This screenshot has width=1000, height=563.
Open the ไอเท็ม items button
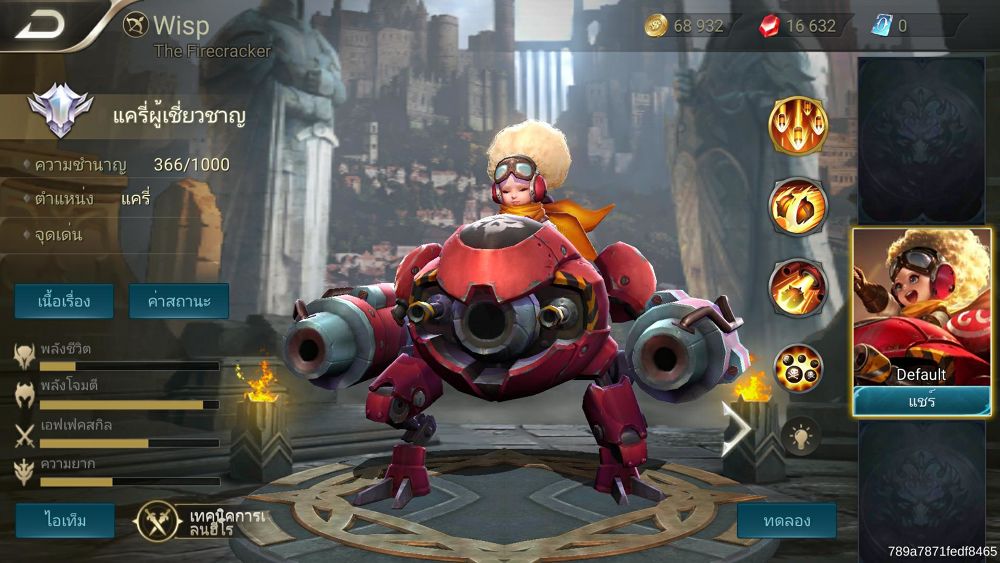[64, 520]
